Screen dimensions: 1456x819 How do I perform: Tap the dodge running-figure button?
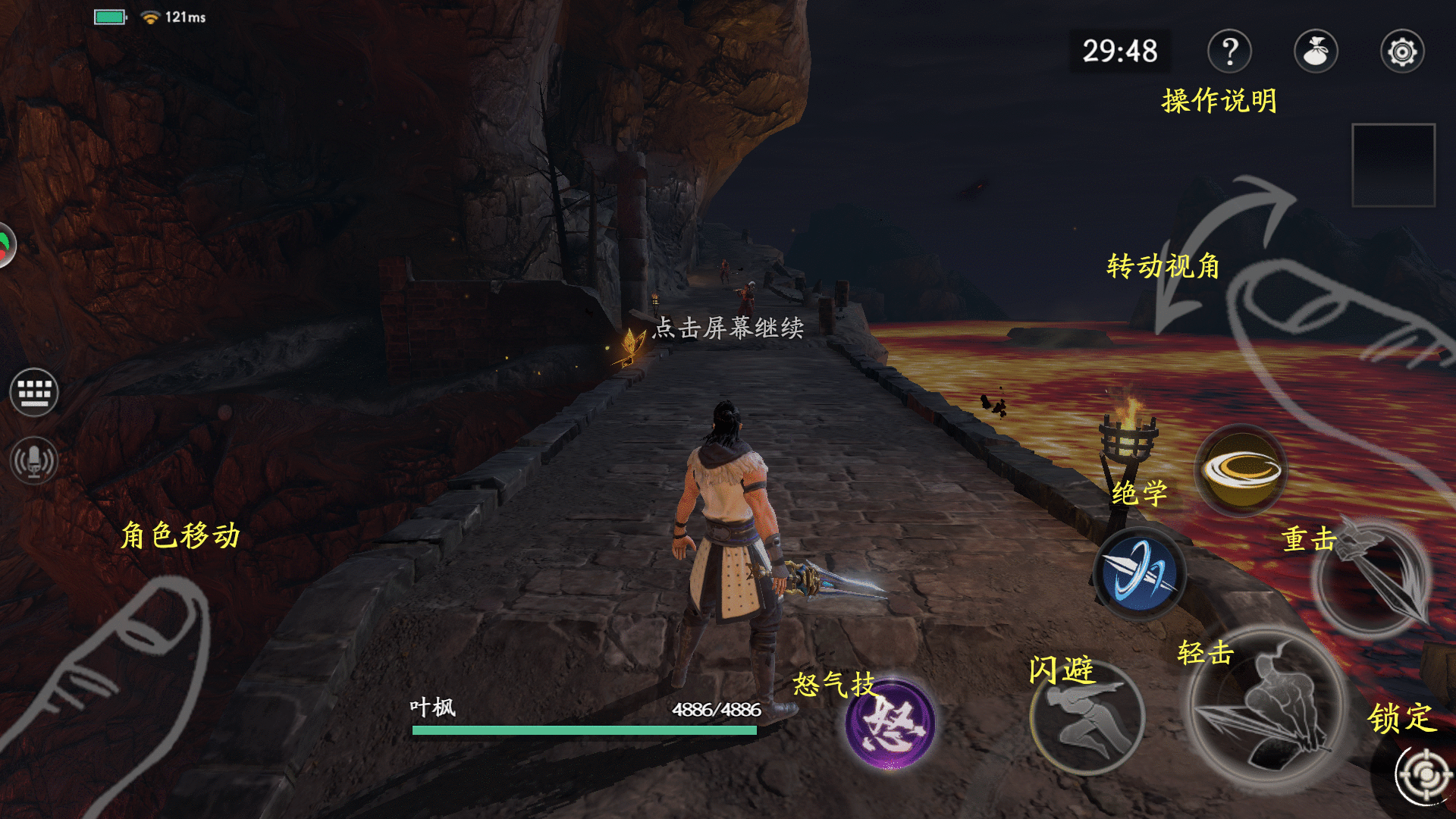[x=1087, y=718]
